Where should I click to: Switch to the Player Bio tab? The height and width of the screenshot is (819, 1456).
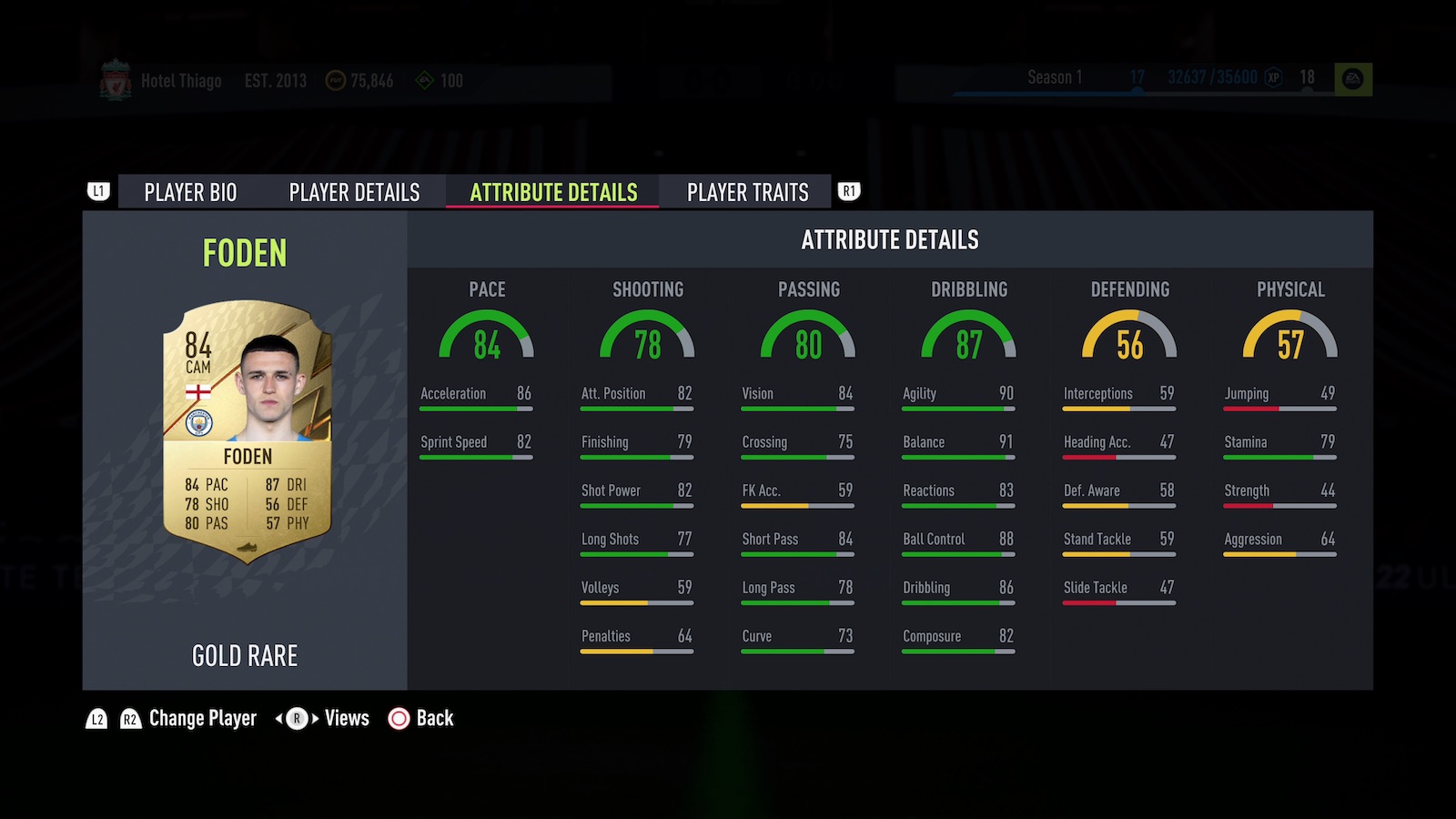188,192
